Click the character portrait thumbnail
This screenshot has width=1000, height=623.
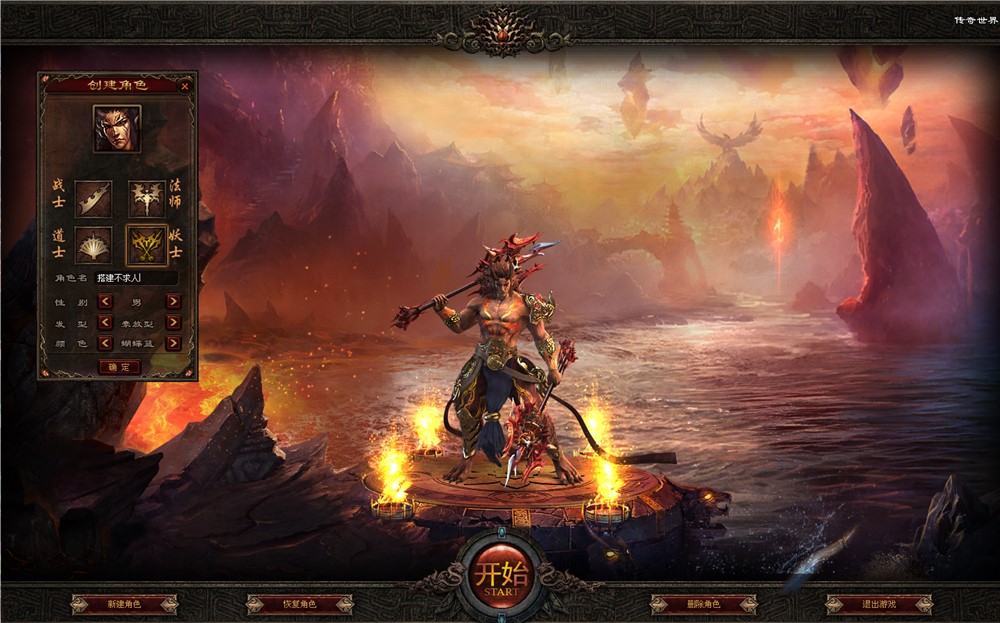pyautogui.click(x=117, y=128)
